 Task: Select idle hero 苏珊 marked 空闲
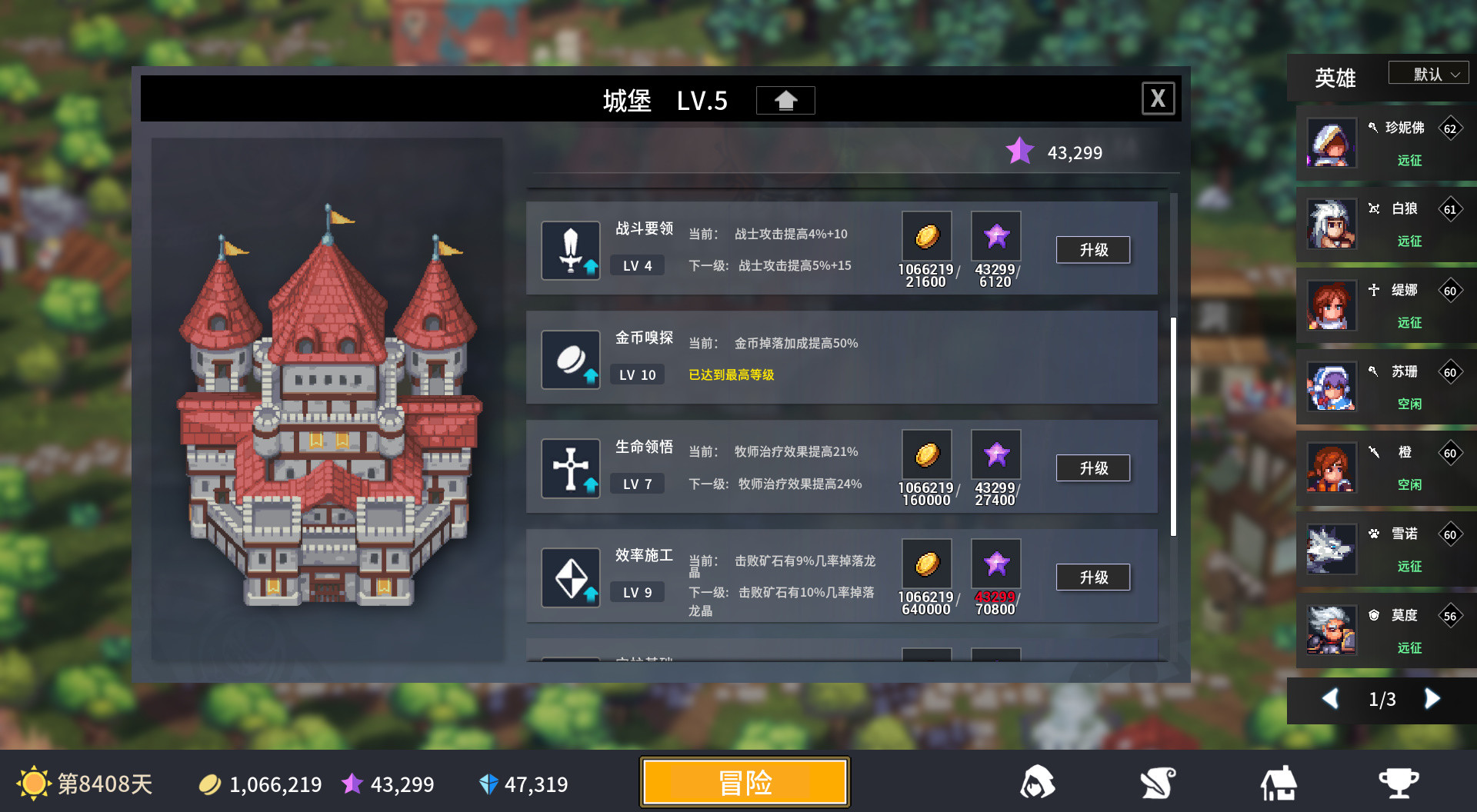1385,387
